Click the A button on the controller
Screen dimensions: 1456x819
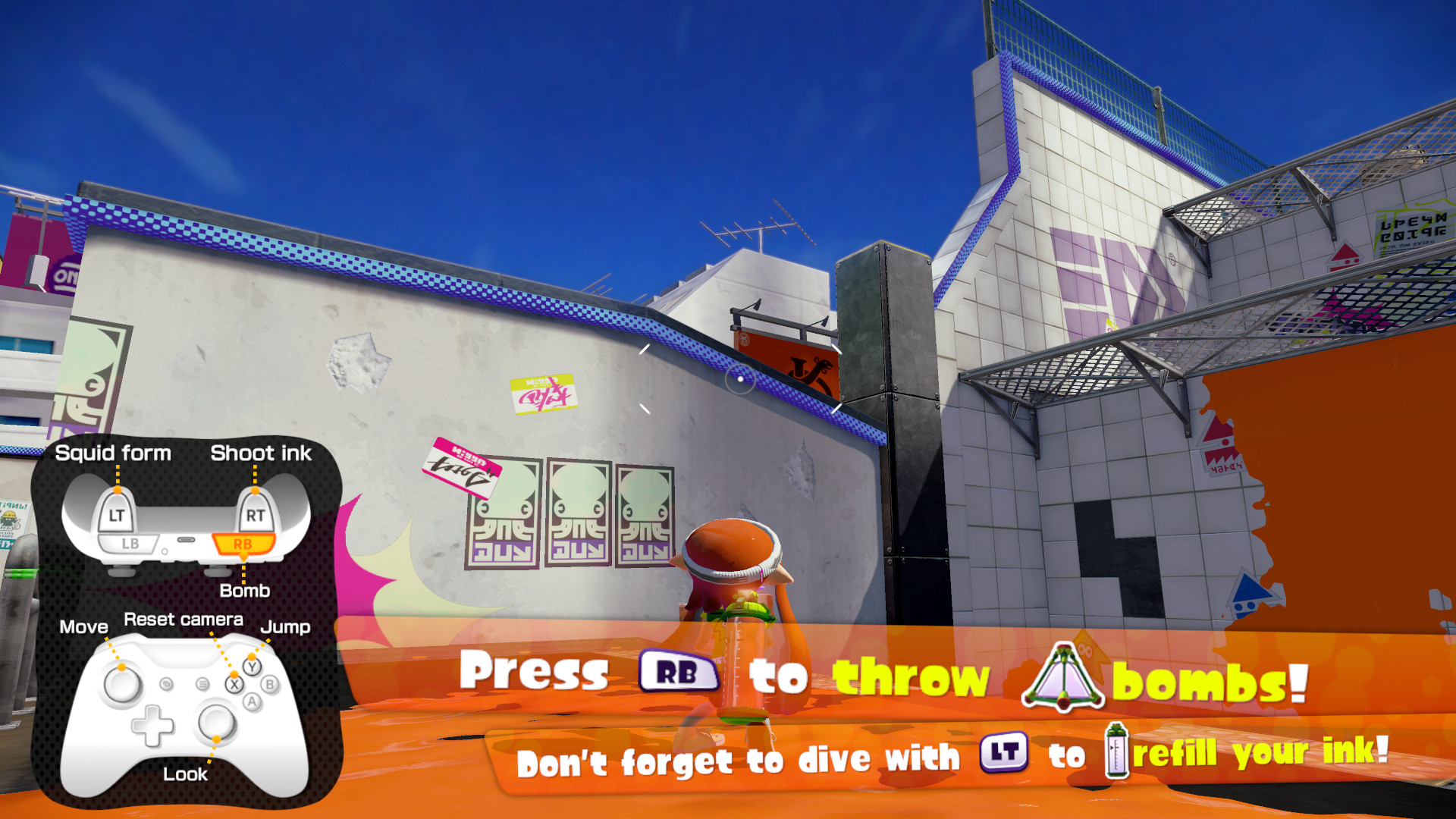(x=253, y=703)
